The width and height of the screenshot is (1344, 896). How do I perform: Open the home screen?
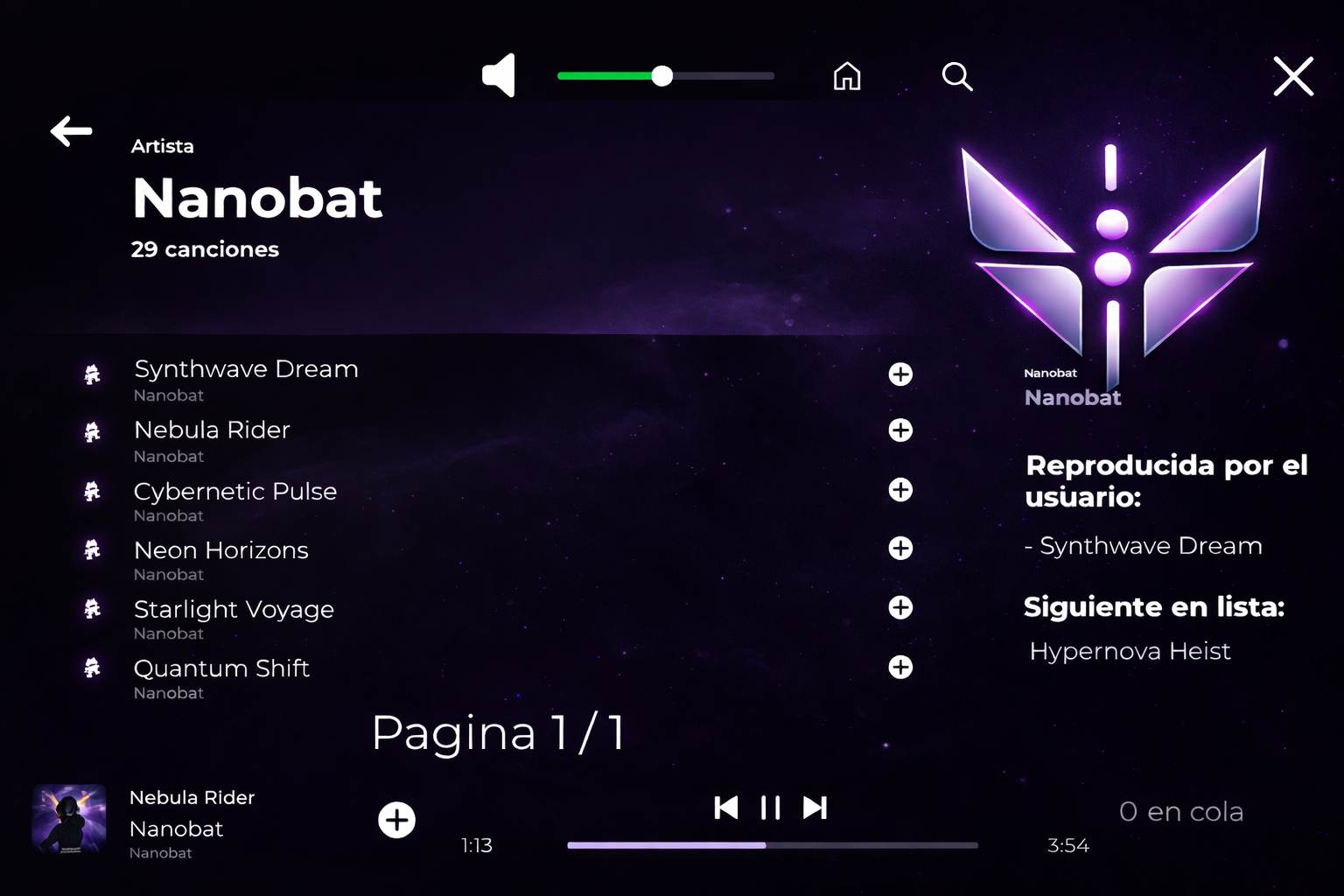coord(846,76)
